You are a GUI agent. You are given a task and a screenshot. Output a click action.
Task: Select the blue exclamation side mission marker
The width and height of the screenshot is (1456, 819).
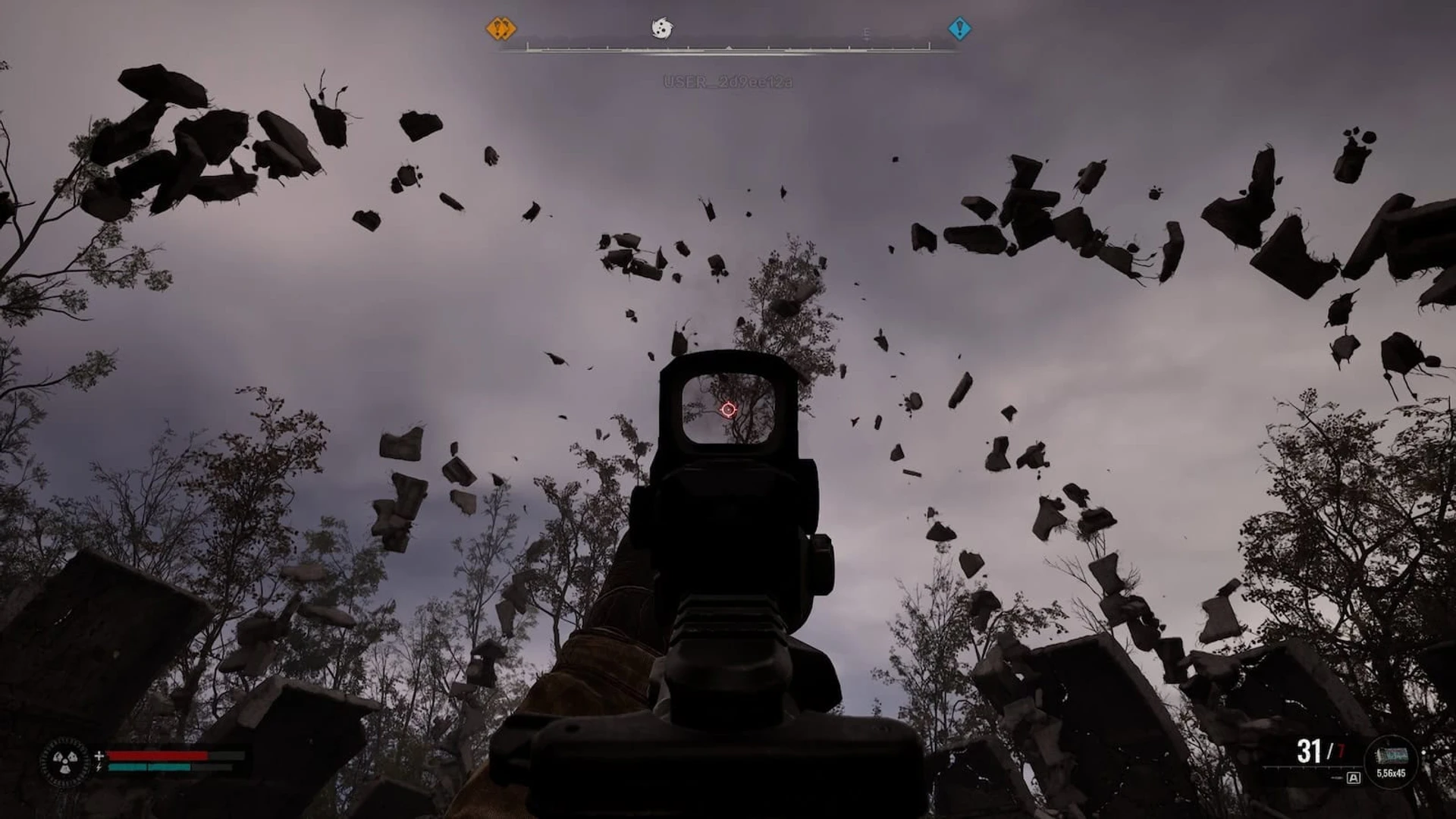960,28
